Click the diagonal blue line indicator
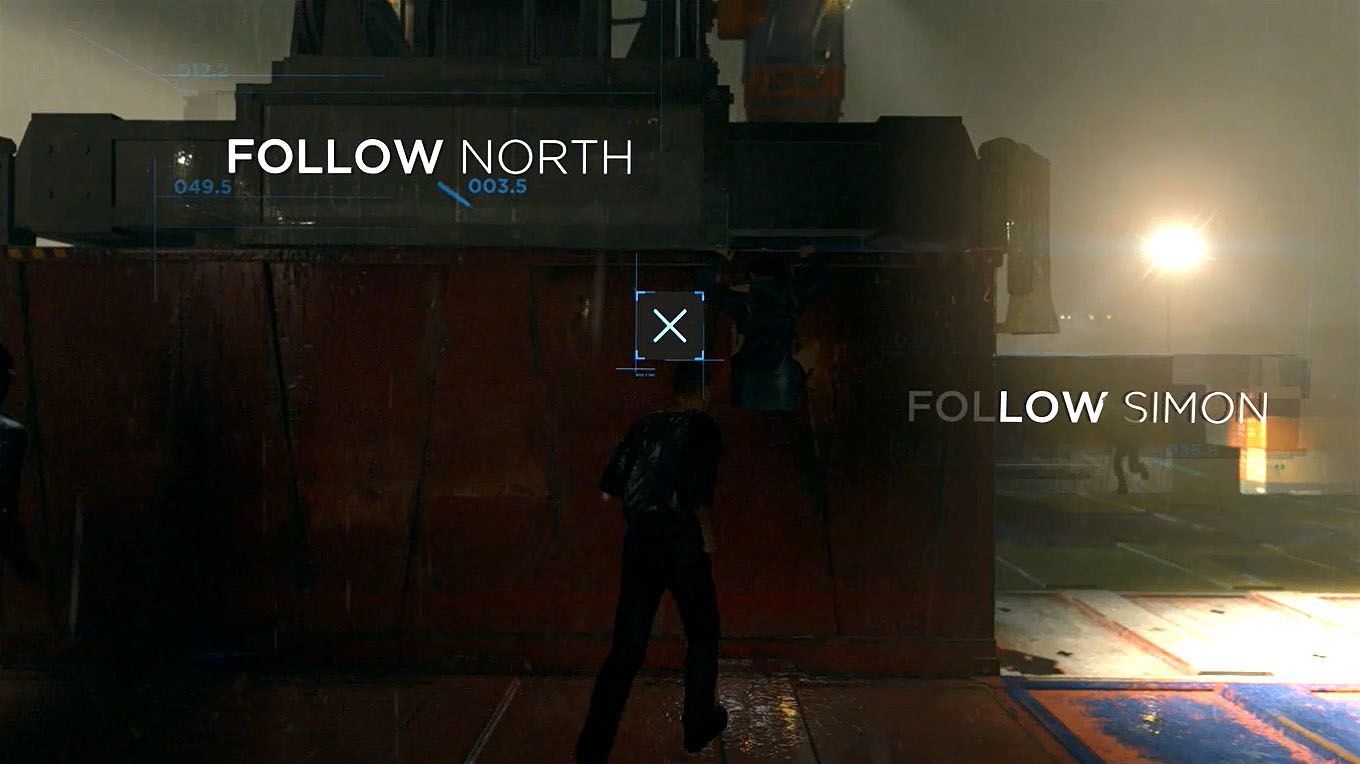Screen dimensions: 1360x764 click(x=450, y=195)
